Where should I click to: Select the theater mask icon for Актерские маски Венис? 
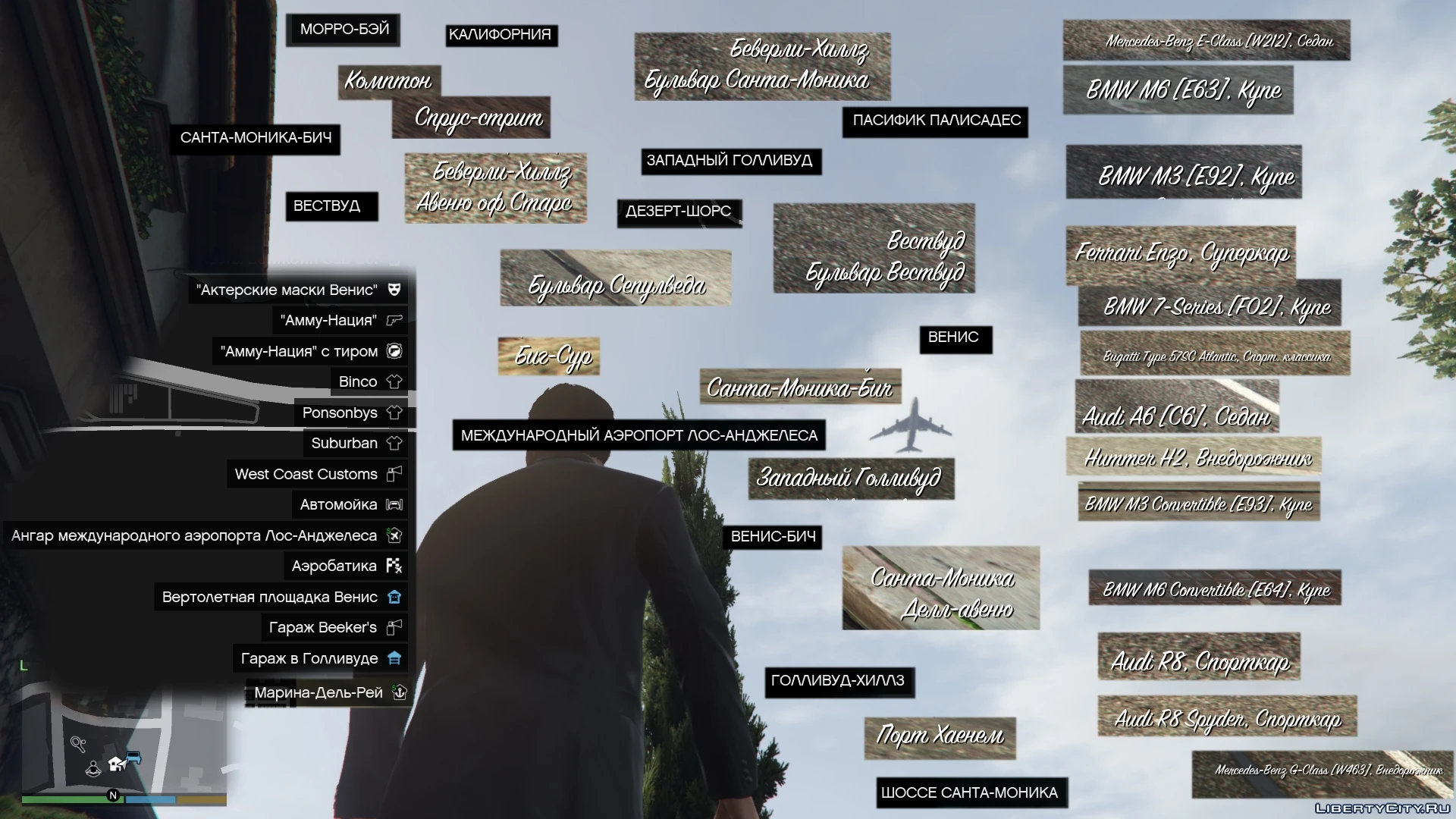[394, 290]
